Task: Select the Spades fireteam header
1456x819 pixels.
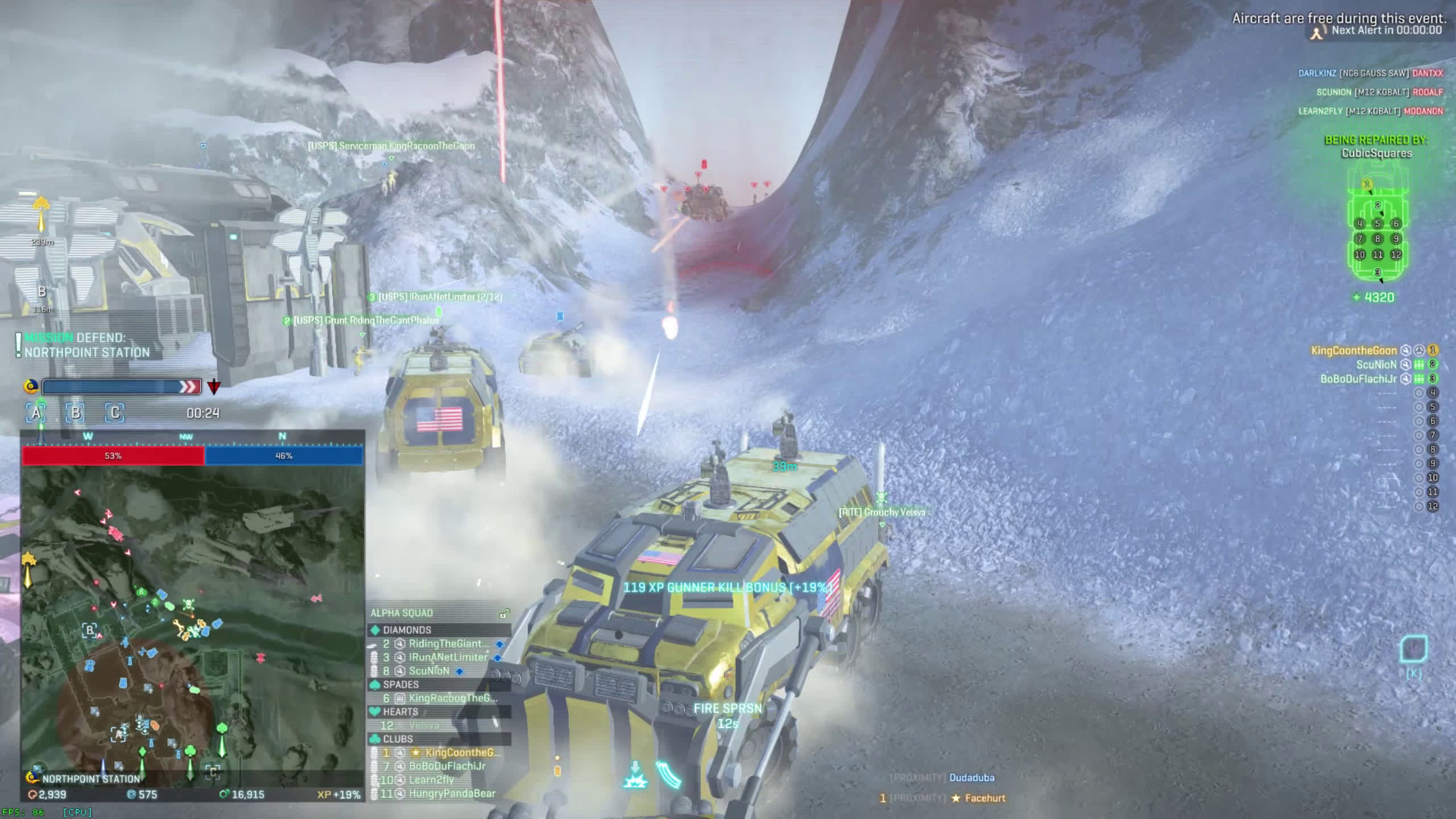Action: 400,685
